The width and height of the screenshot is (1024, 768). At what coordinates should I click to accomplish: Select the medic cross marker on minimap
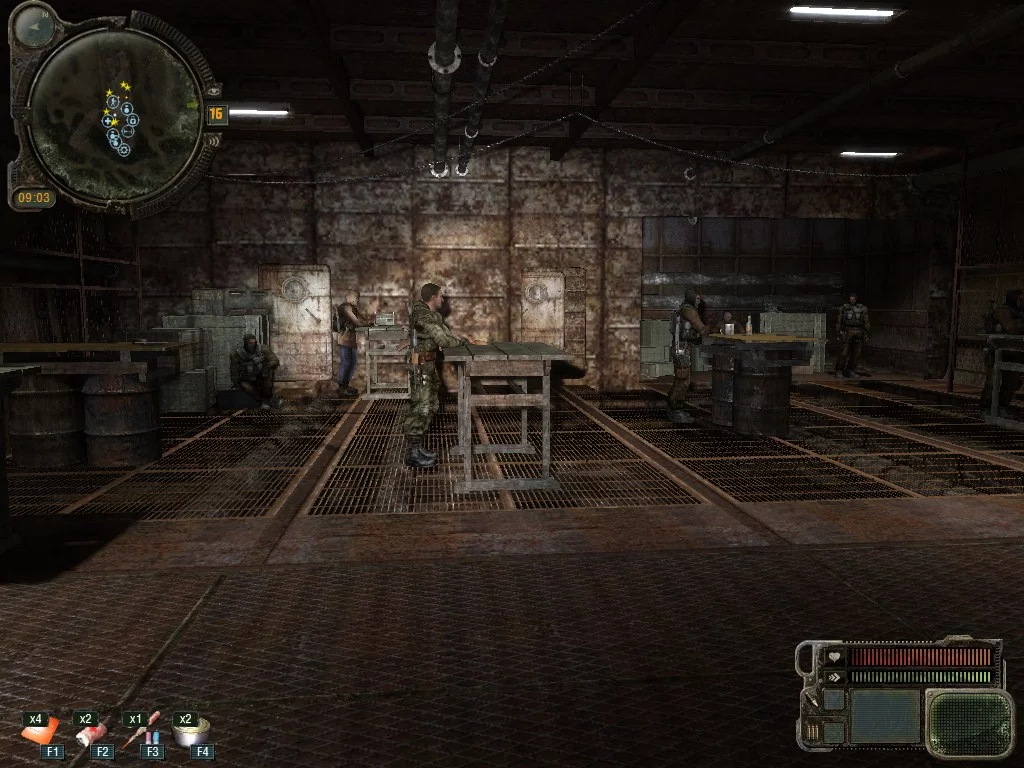(107, 121)
